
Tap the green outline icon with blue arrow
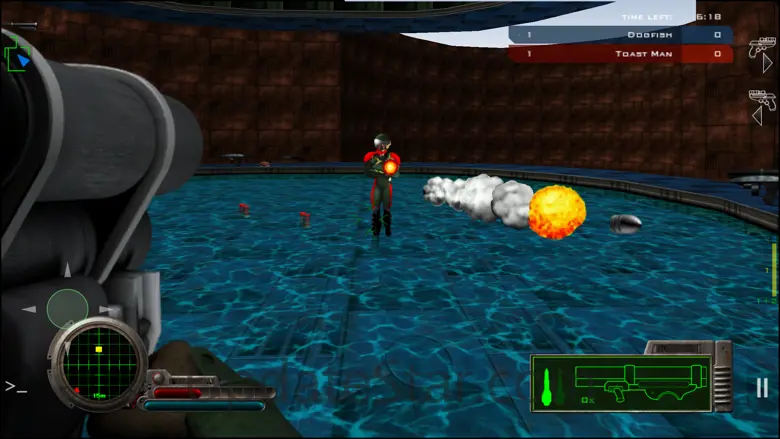tap(19, 57)
